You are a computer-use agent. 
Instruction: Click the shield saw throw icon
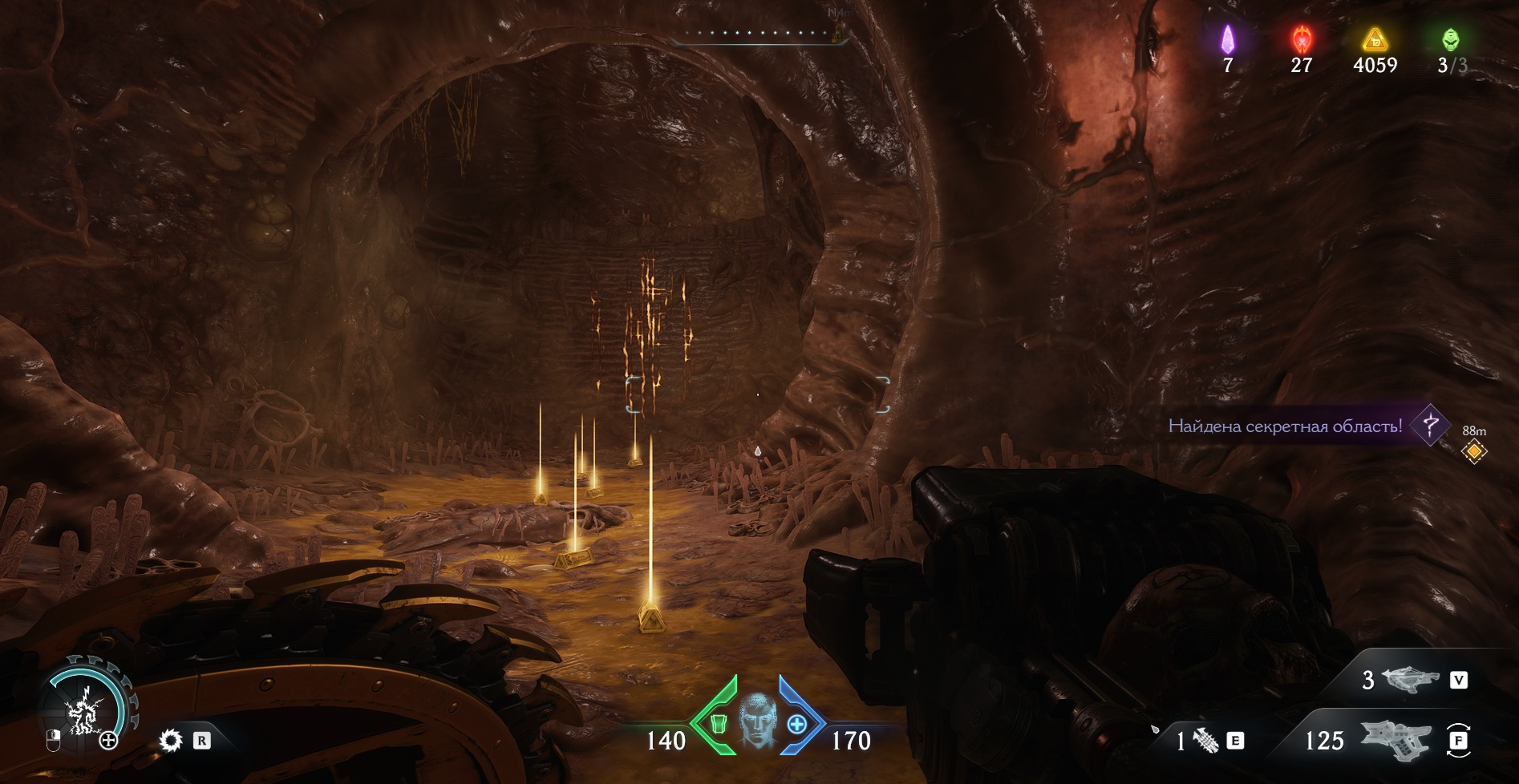pos(171,740)
